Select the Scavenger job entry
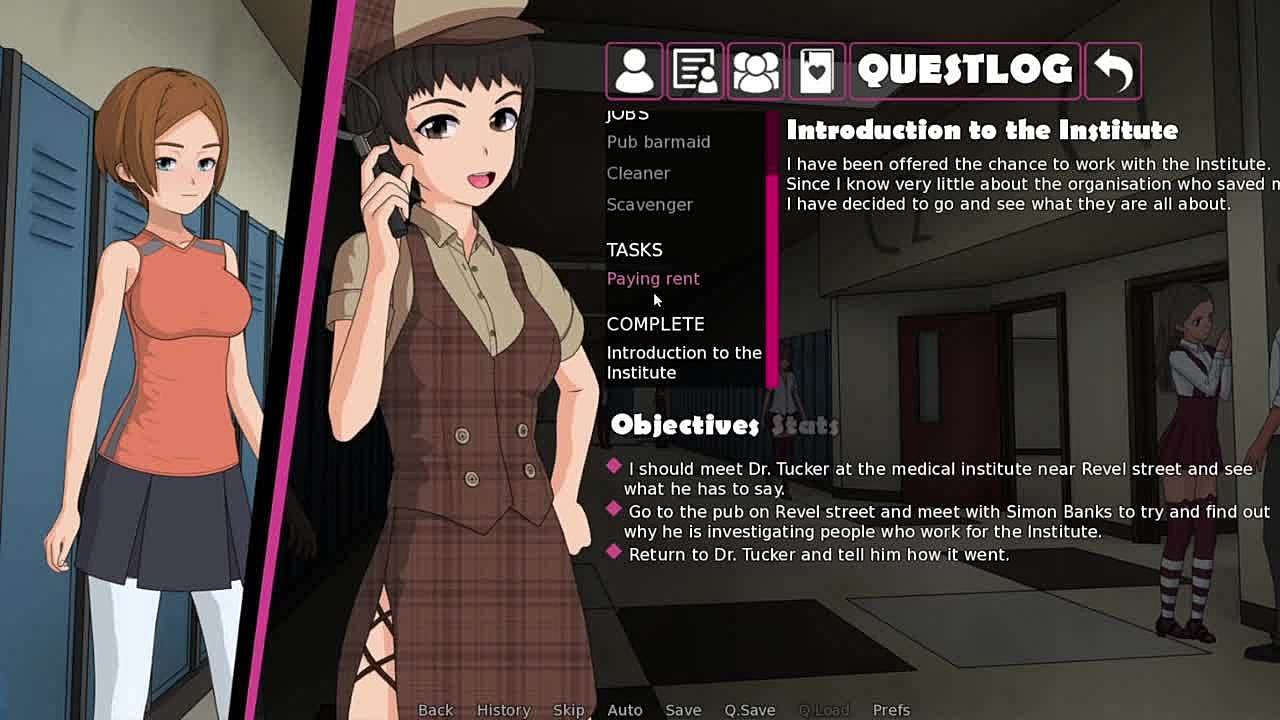The image size is (1280, 720). pos(649,204)
